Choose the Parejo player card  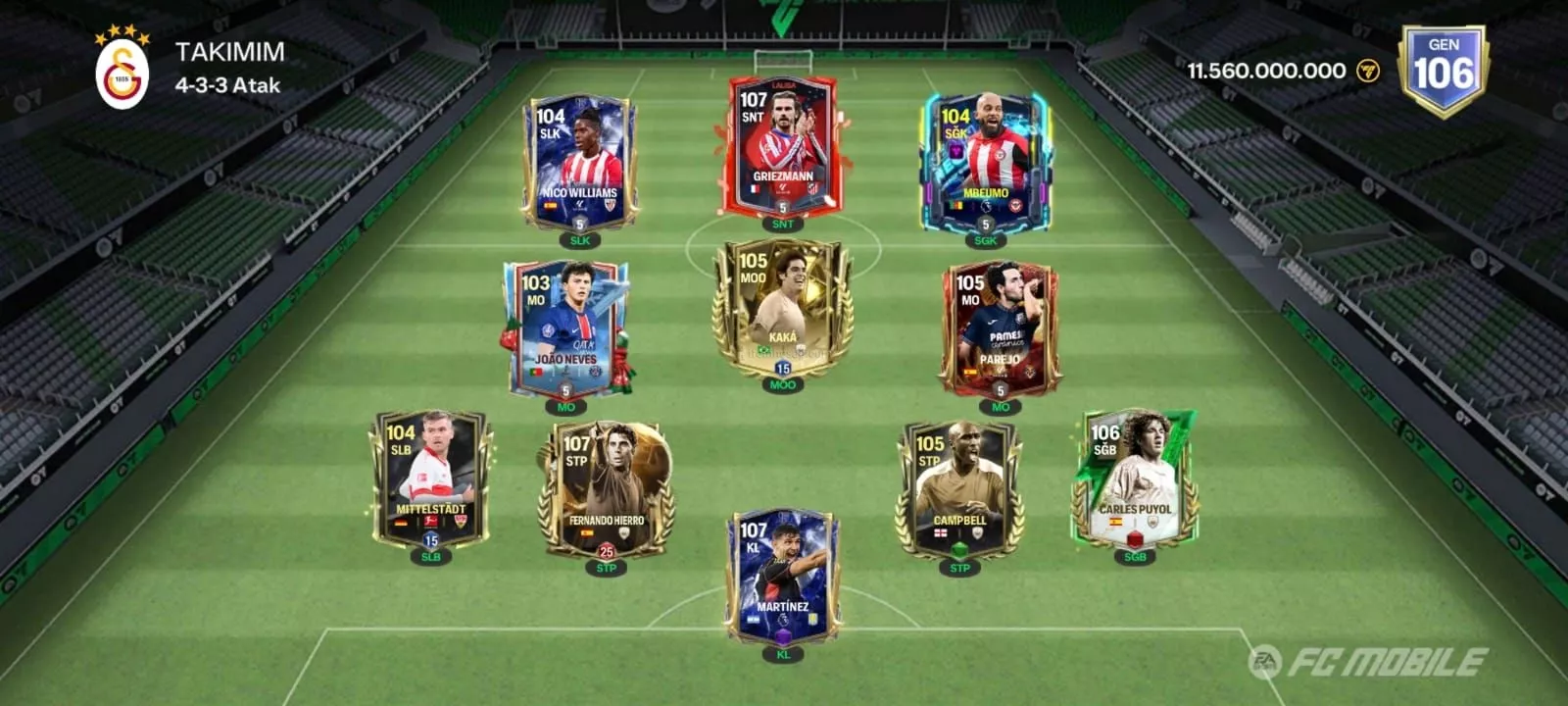coord(1000,328)
